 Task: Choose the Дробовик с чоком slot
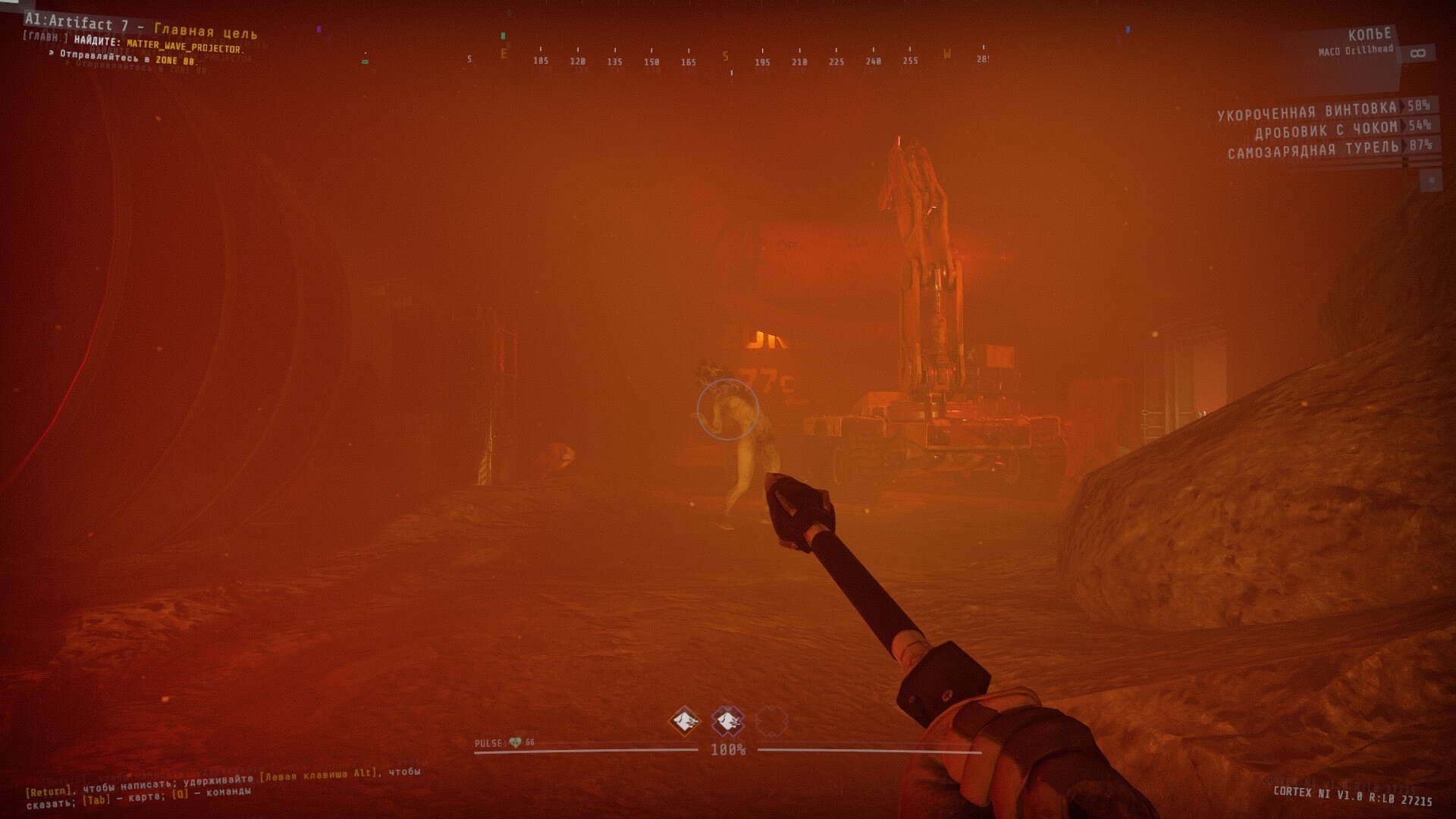point(1325,130)
